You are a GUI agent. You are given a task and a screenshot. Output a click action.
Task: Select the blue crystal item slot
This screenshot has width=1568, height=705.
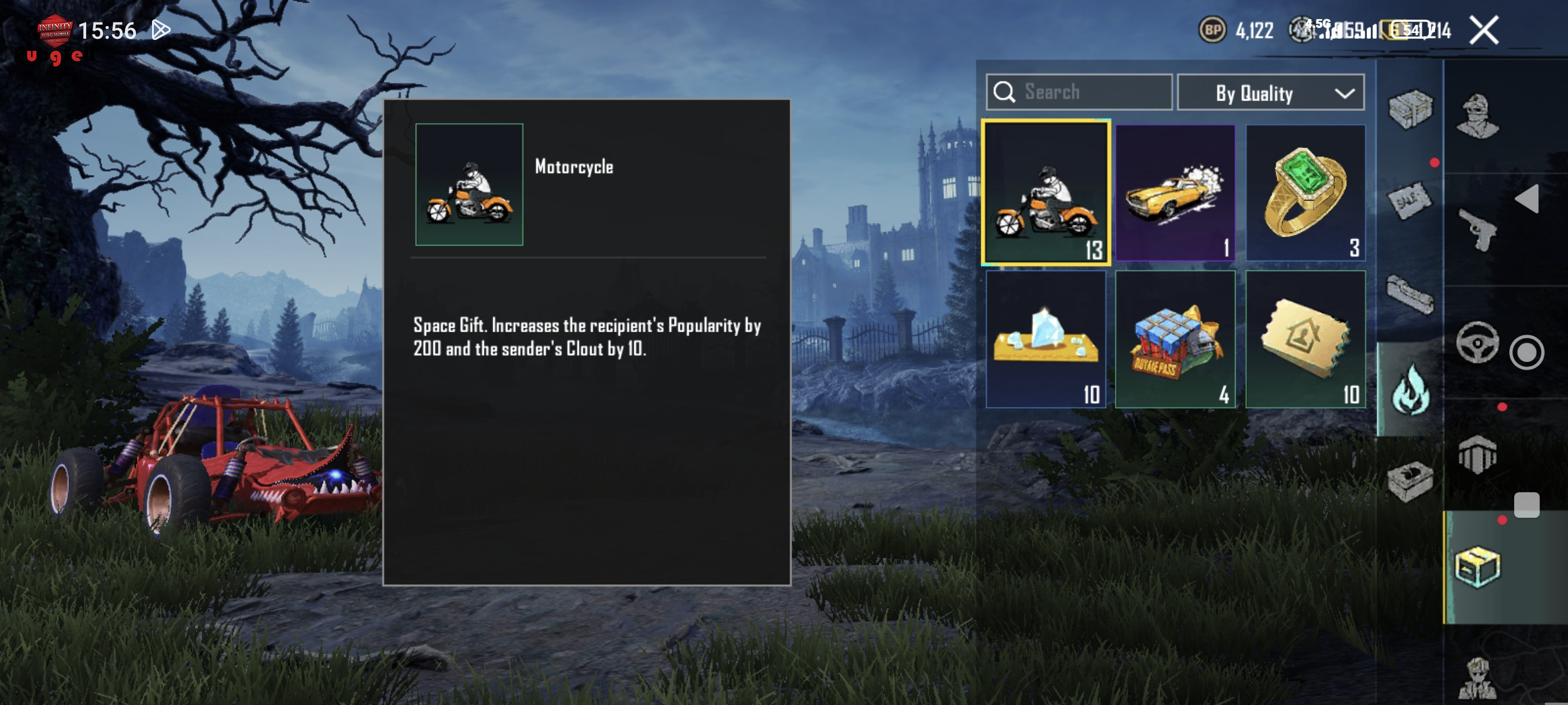(x=1045, y=339)
